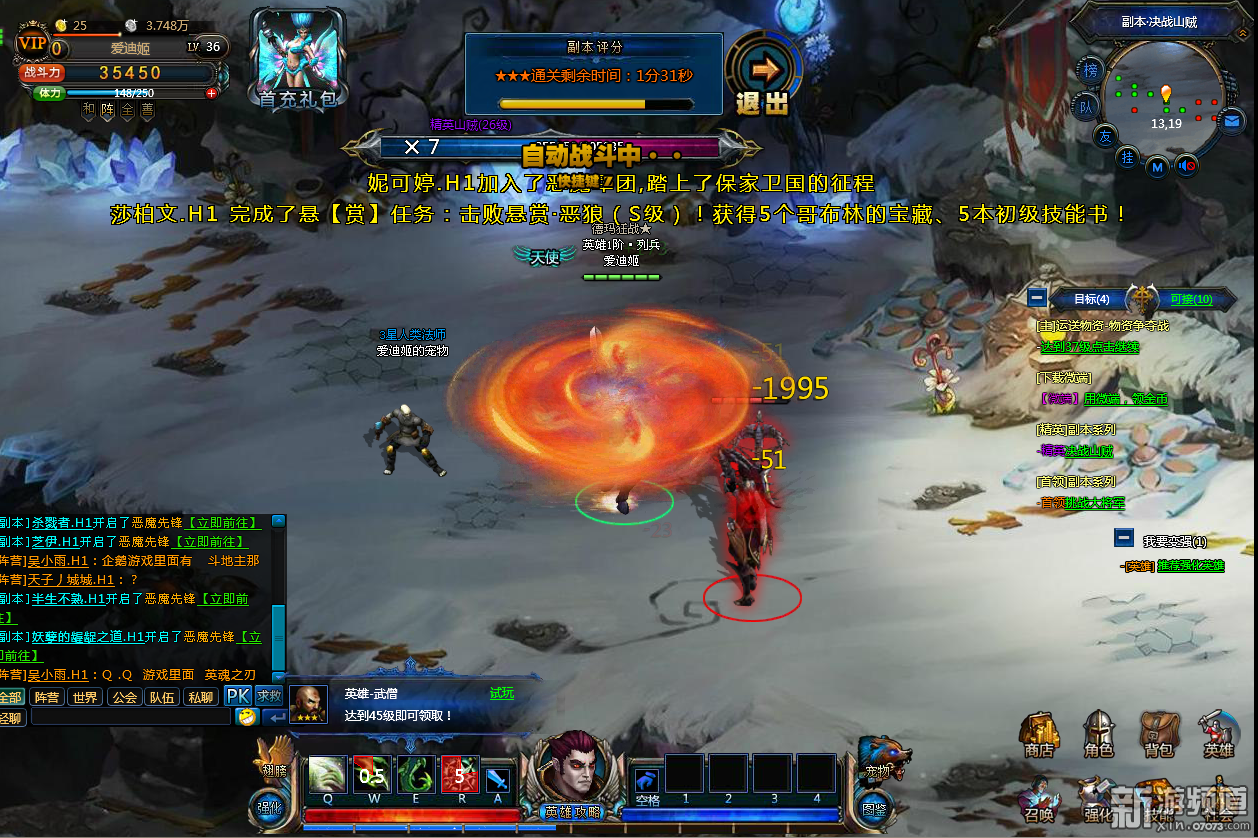
Task: Open the 商店 shop
Action: click(x=1039, y=733)
